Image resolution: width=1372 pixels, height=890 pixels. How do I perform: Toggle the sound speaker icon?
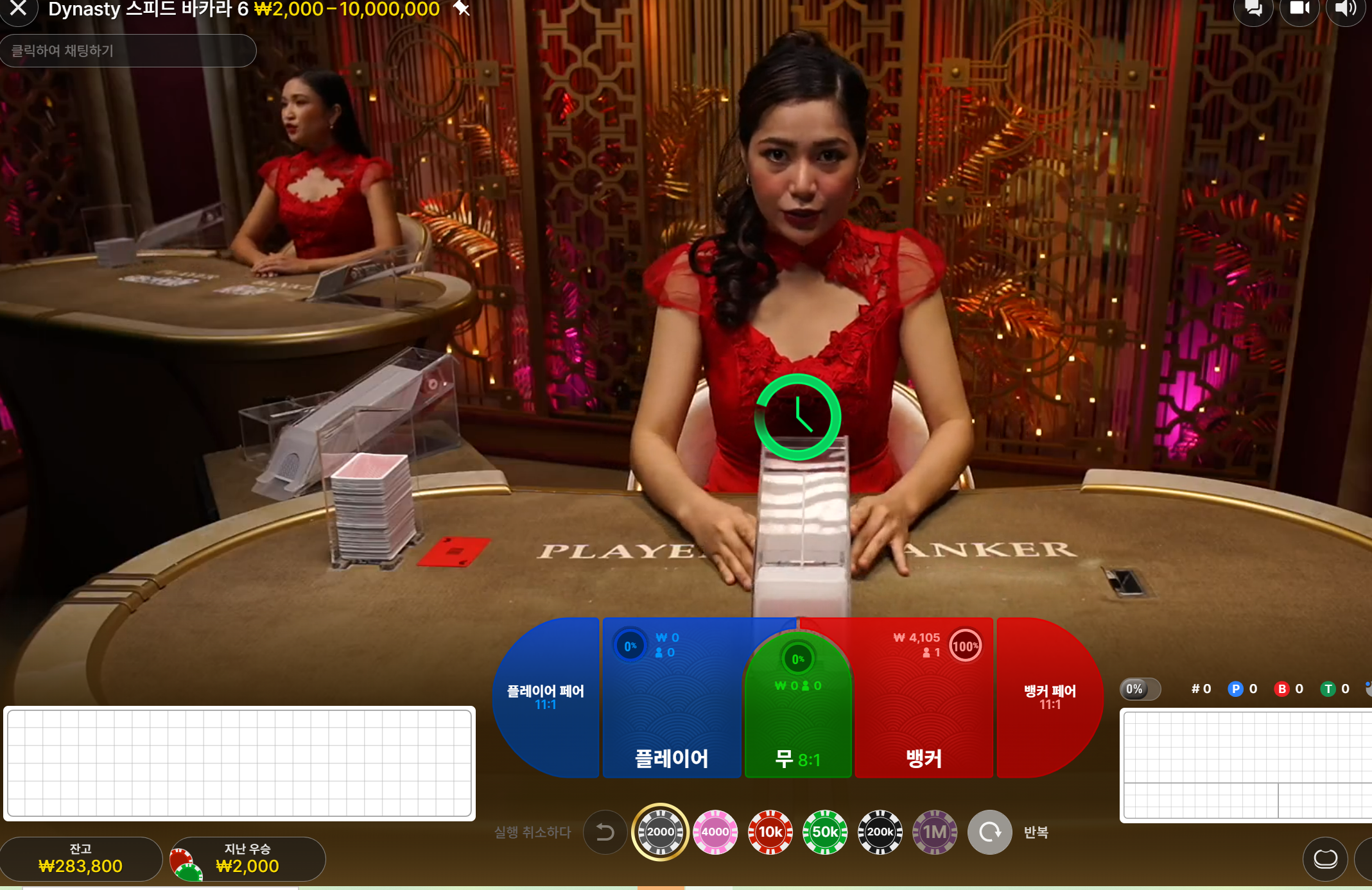(x=1344, y=9)
